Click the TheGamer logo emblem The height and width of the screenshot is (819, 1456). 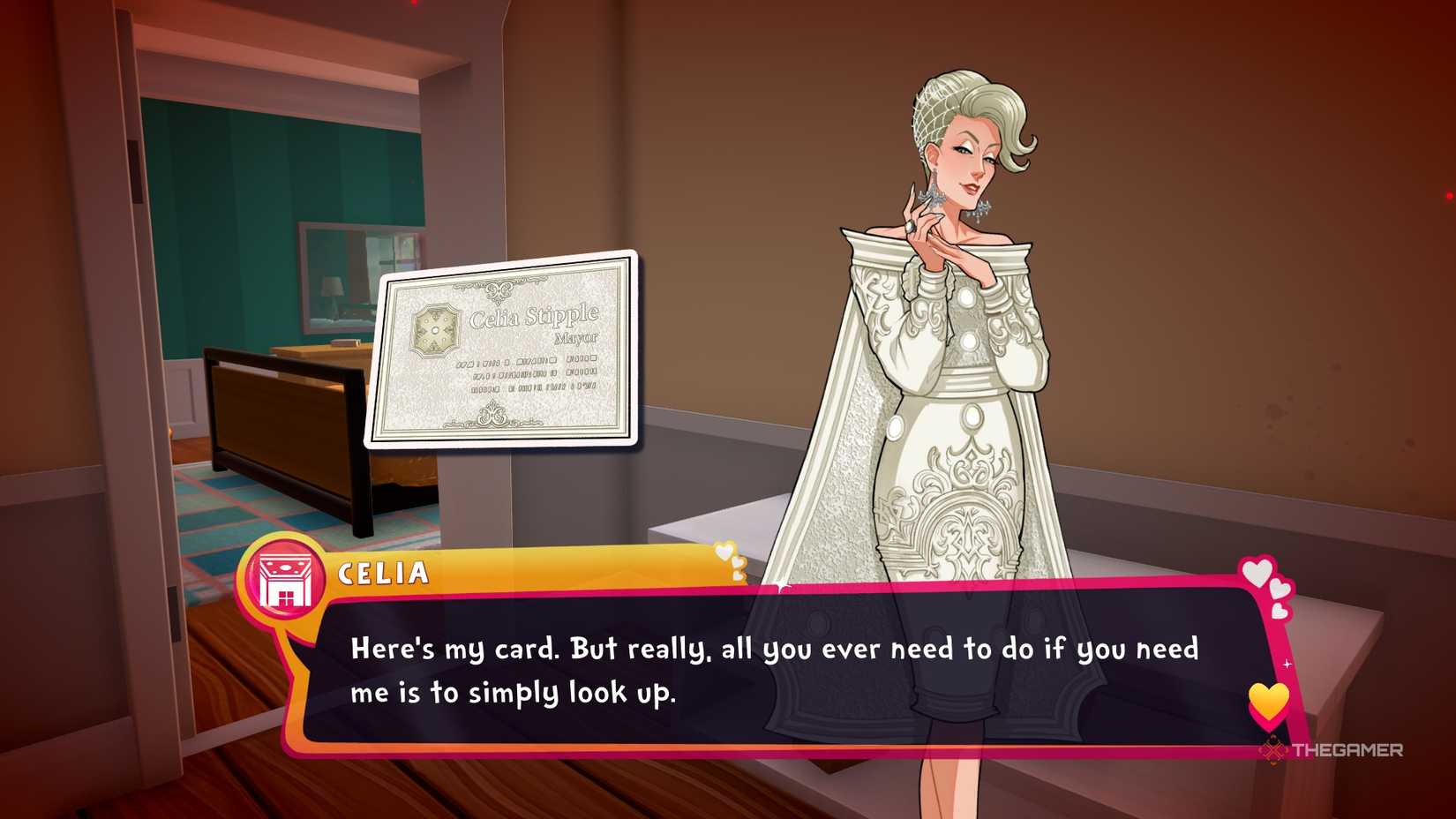pyautogui.click(x=1272, y=752)
